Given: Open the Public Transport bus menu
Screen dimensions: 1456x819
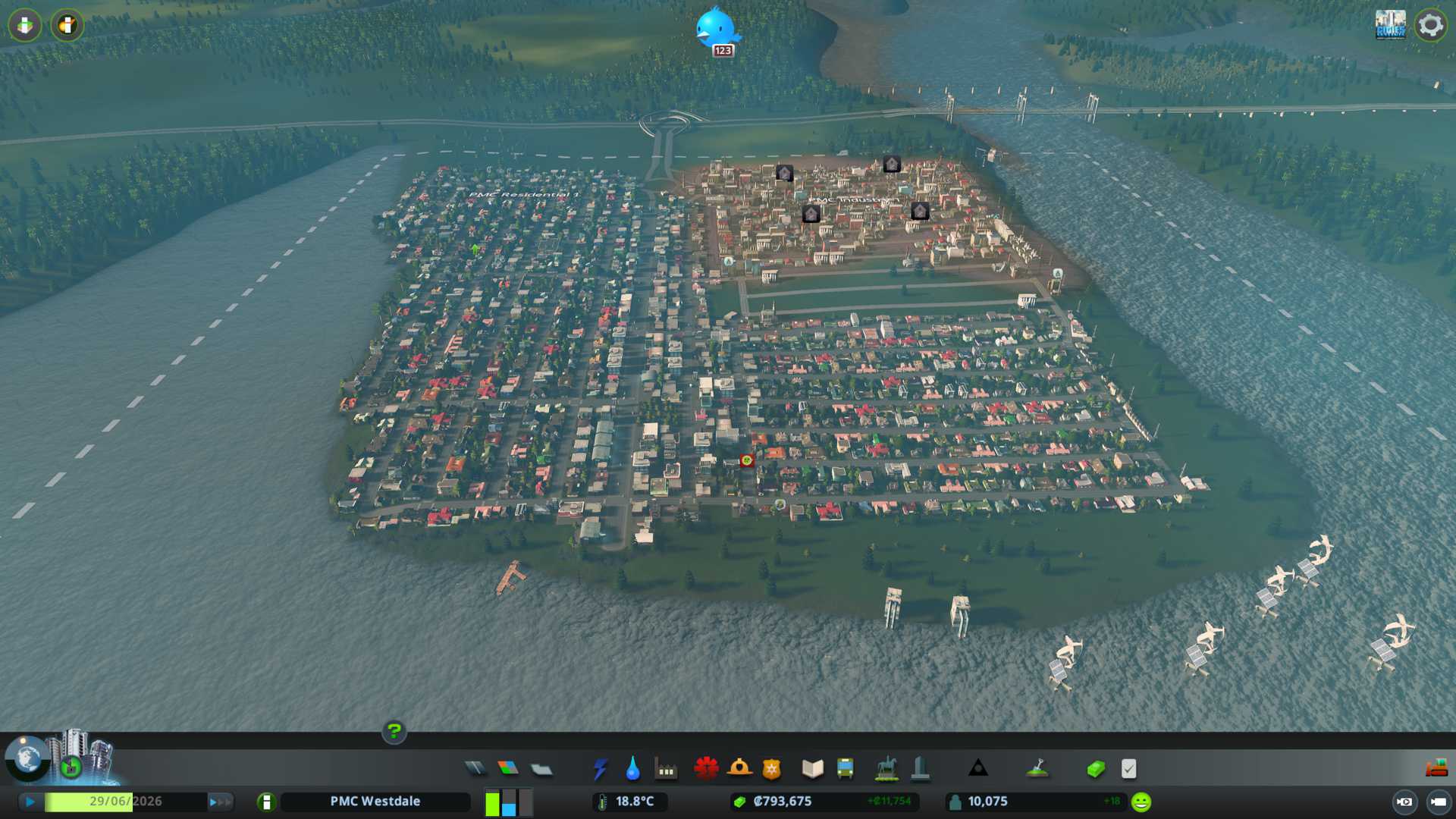Looking at the screenshot, I should click(845, 769).
